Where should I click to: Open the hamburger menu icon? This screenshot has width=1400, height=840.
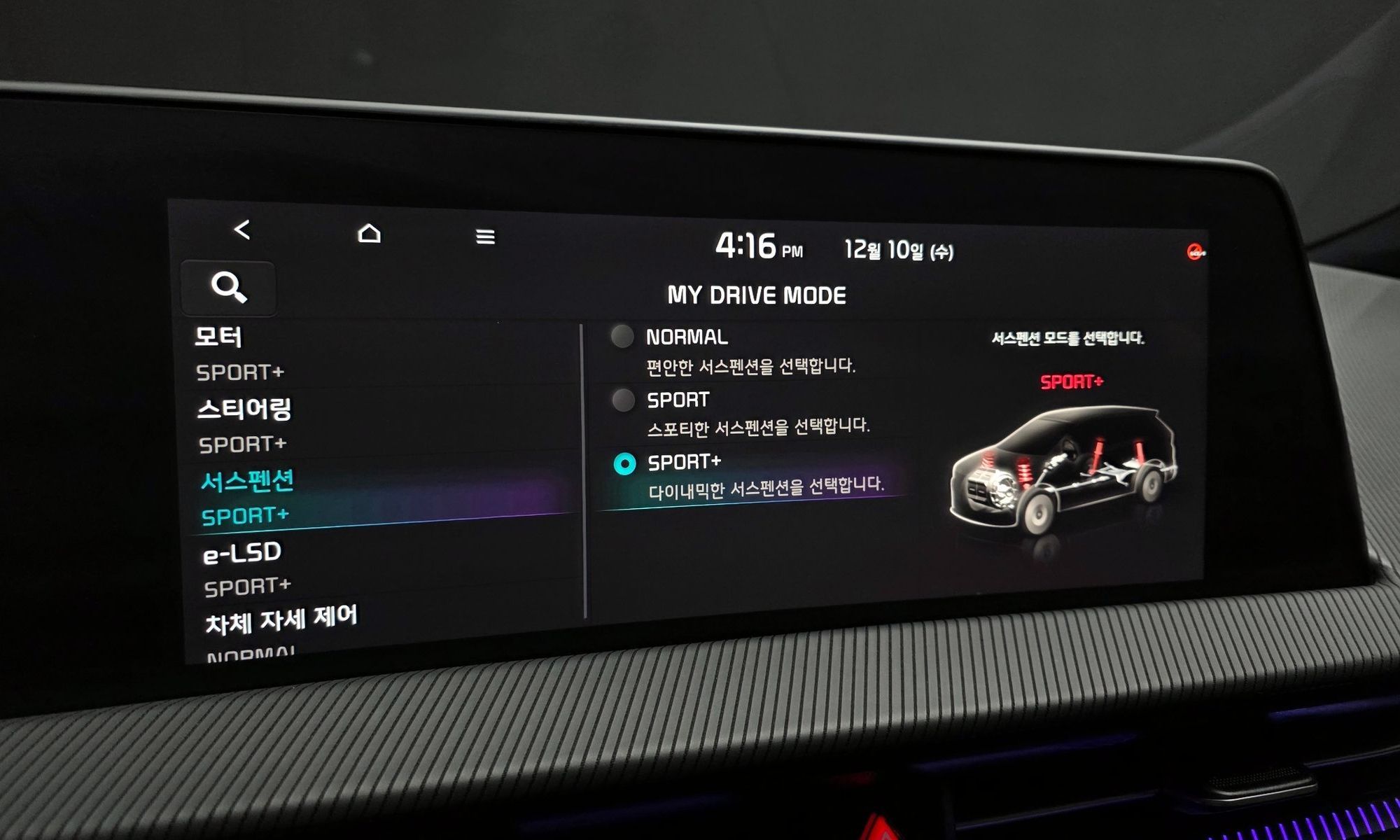click(x=485, y=237)
